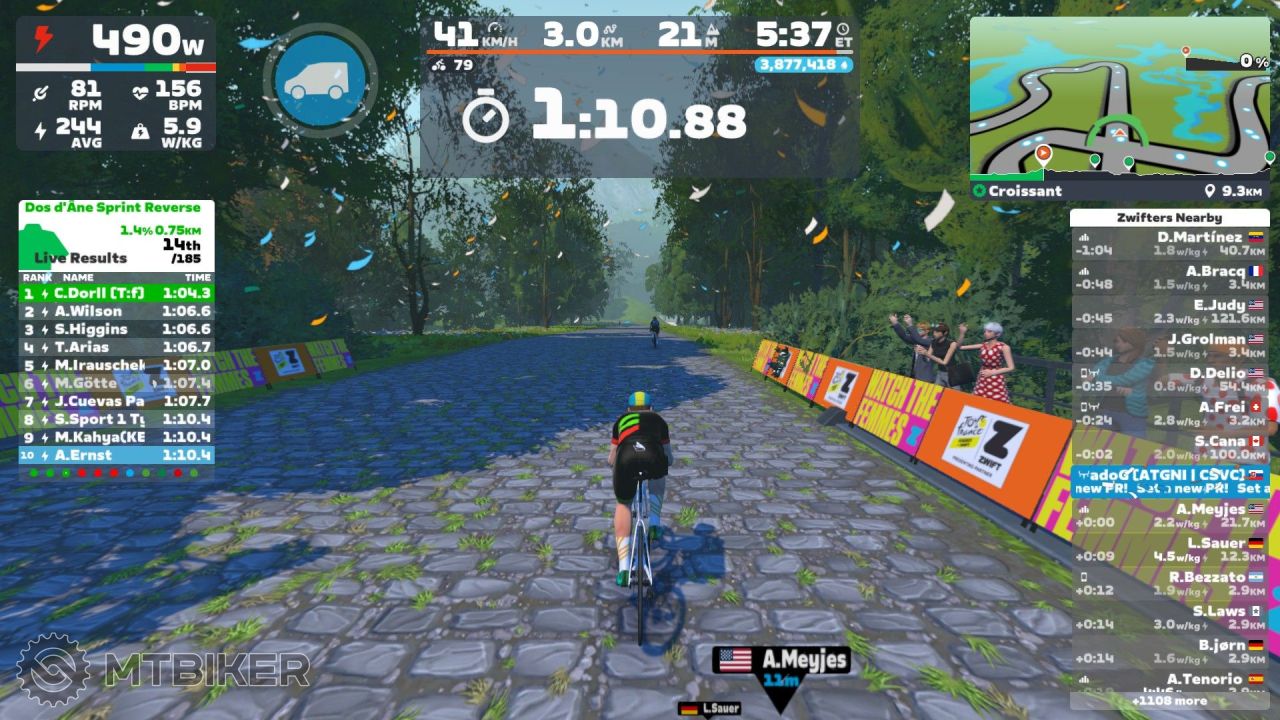The height and width of the screenshot is (720, 1280).
Task: Select B.jørn in the Zwifters Nearby list
Action: coord(1169,652)
